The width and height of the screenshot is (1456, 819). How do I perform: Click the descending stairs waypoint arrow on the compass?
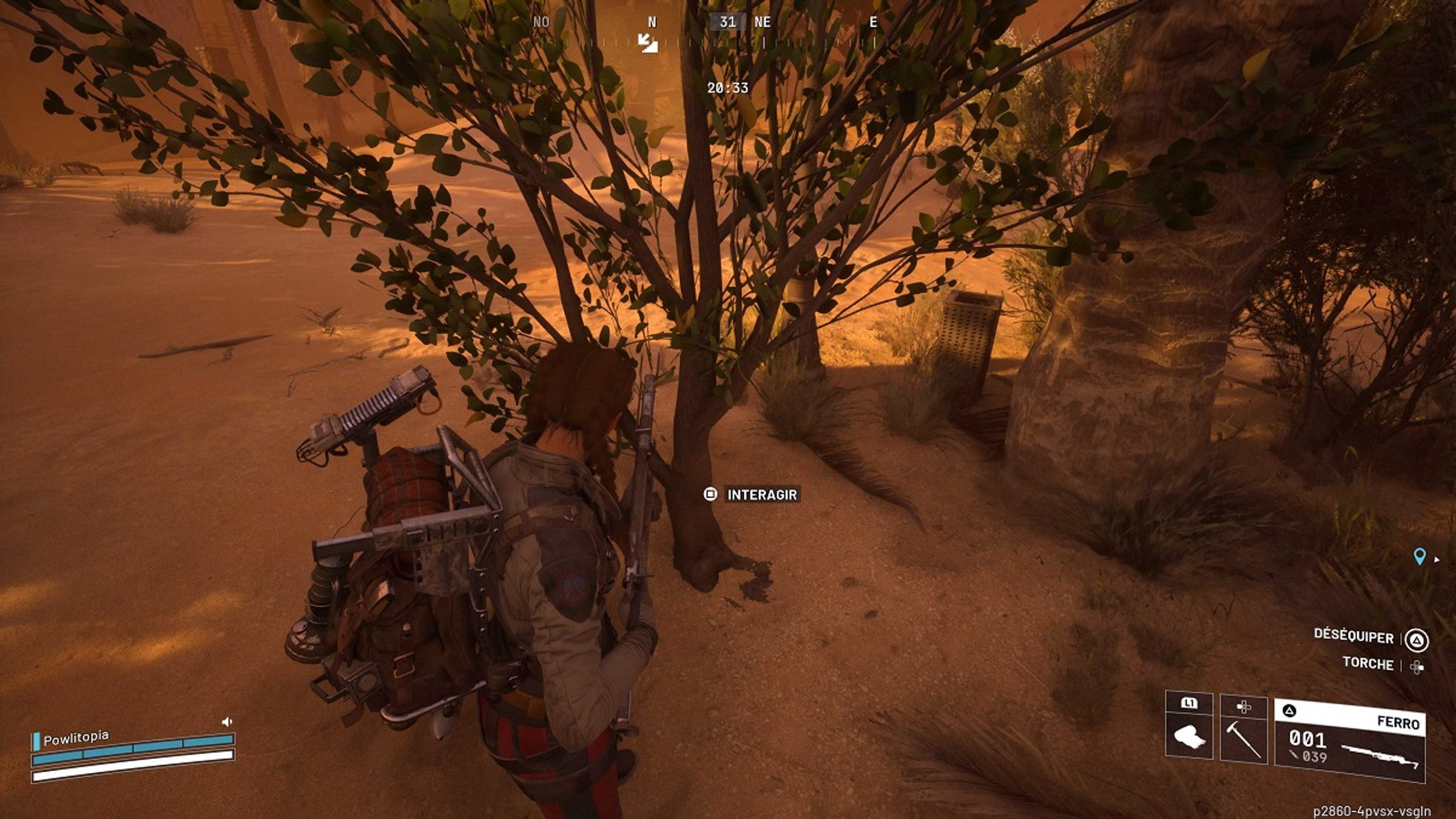point(648,44)
